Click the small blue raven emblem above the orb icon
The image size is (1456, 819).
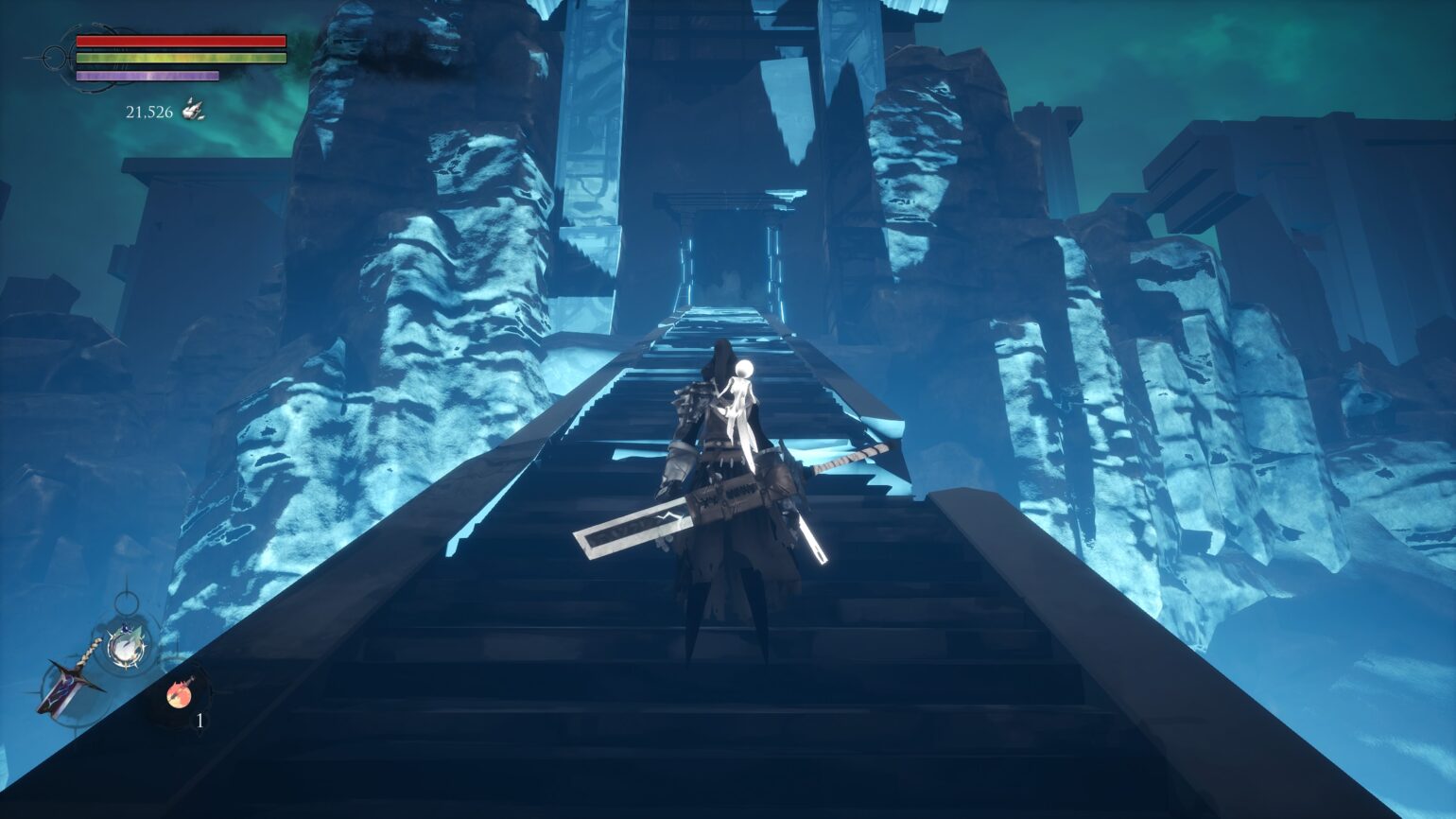125,629
